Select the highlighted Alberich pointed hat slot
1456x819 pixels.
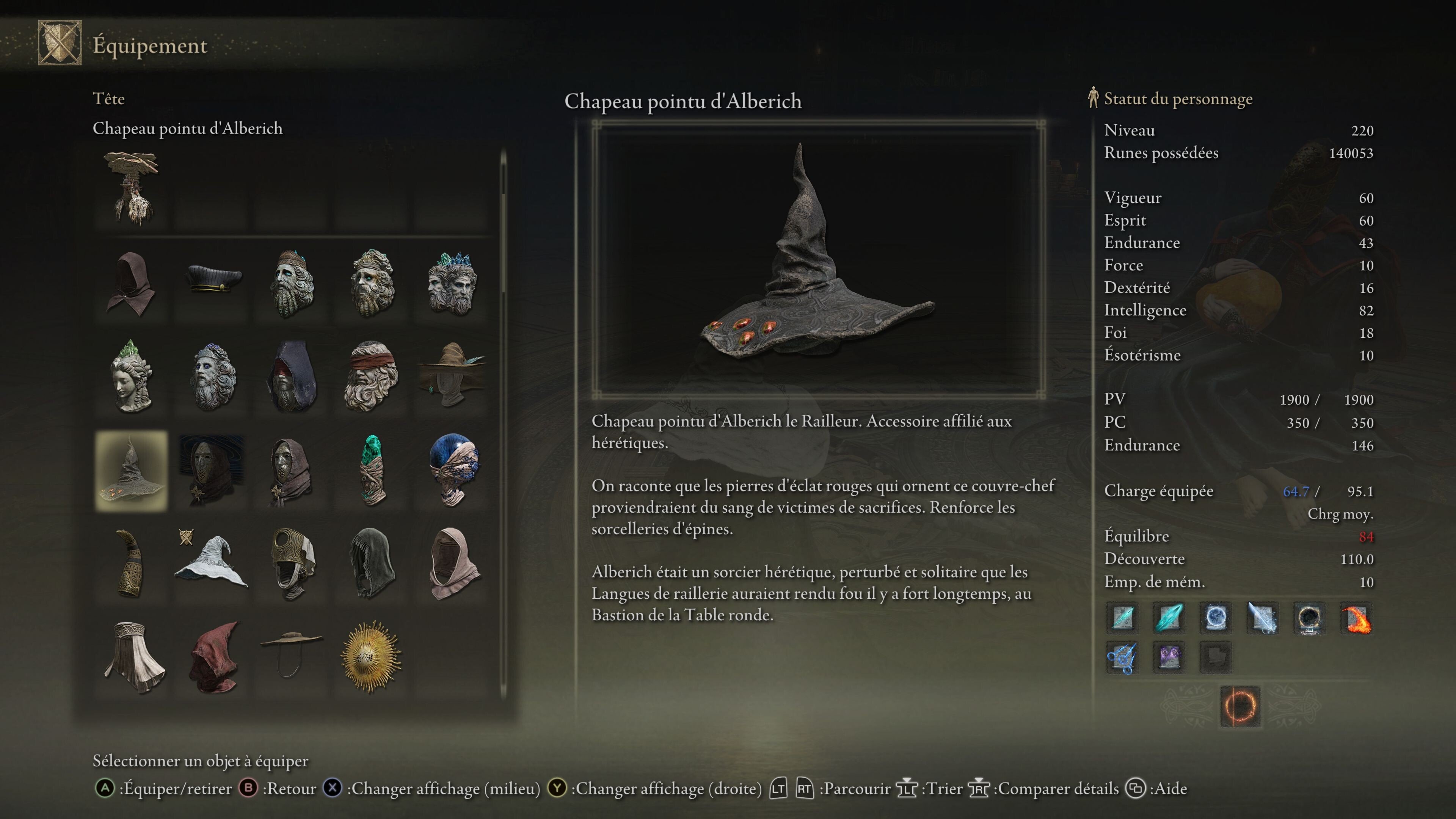tap(131, 471)
